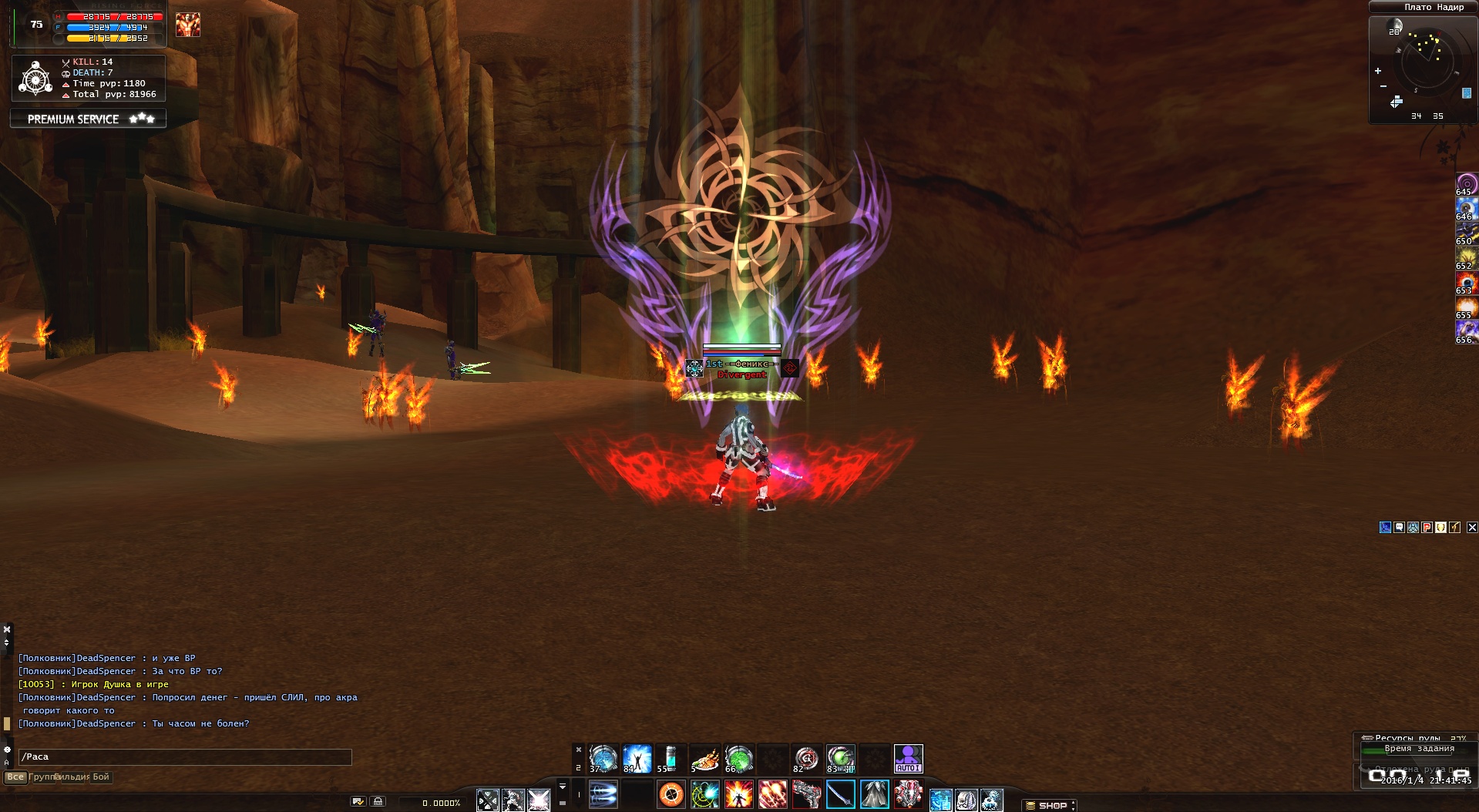Image resolution: width=1479 pixels, height=812 pixels.
Task: Use the AUTO I purple hotbar icon
Action: (908, 758)
